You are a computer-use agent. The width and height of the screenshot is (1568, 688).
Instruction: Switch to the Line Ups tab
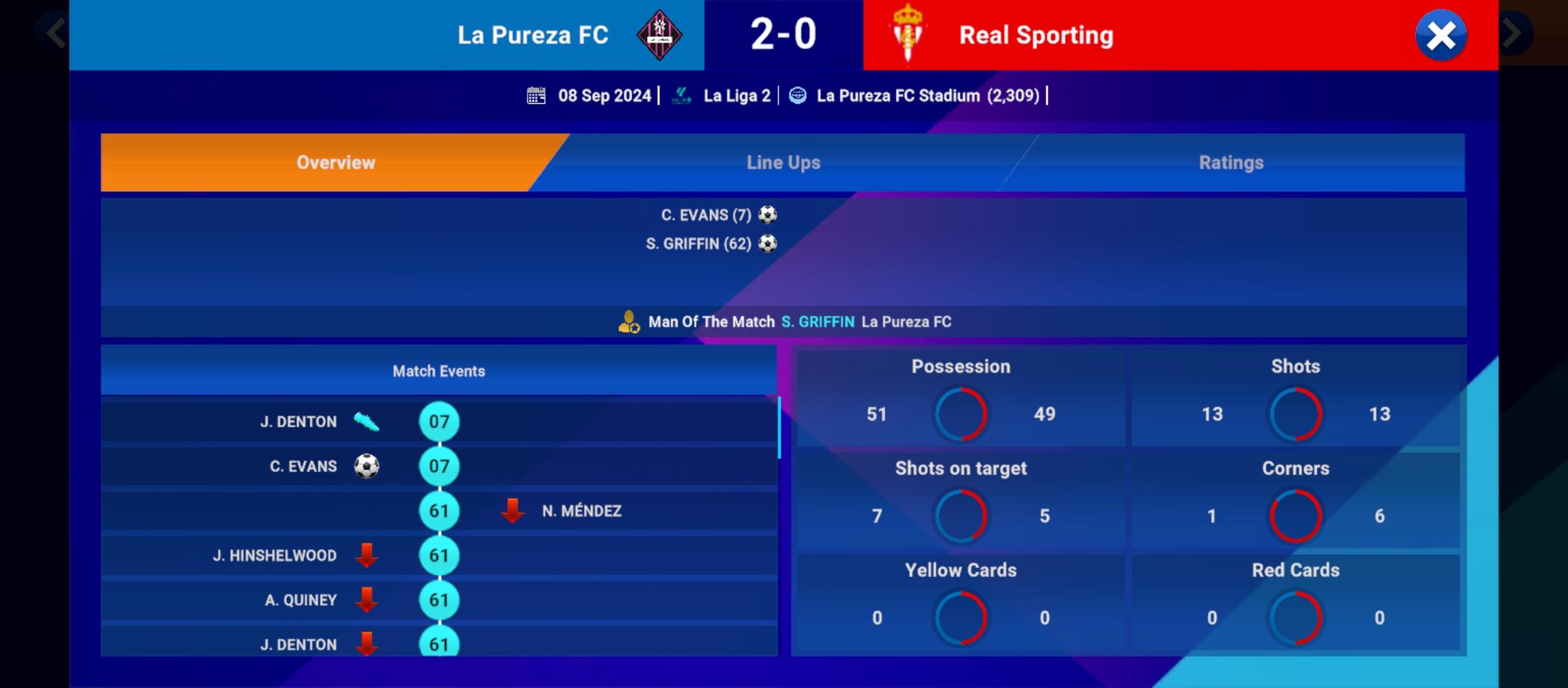click(x=783, y=162)
